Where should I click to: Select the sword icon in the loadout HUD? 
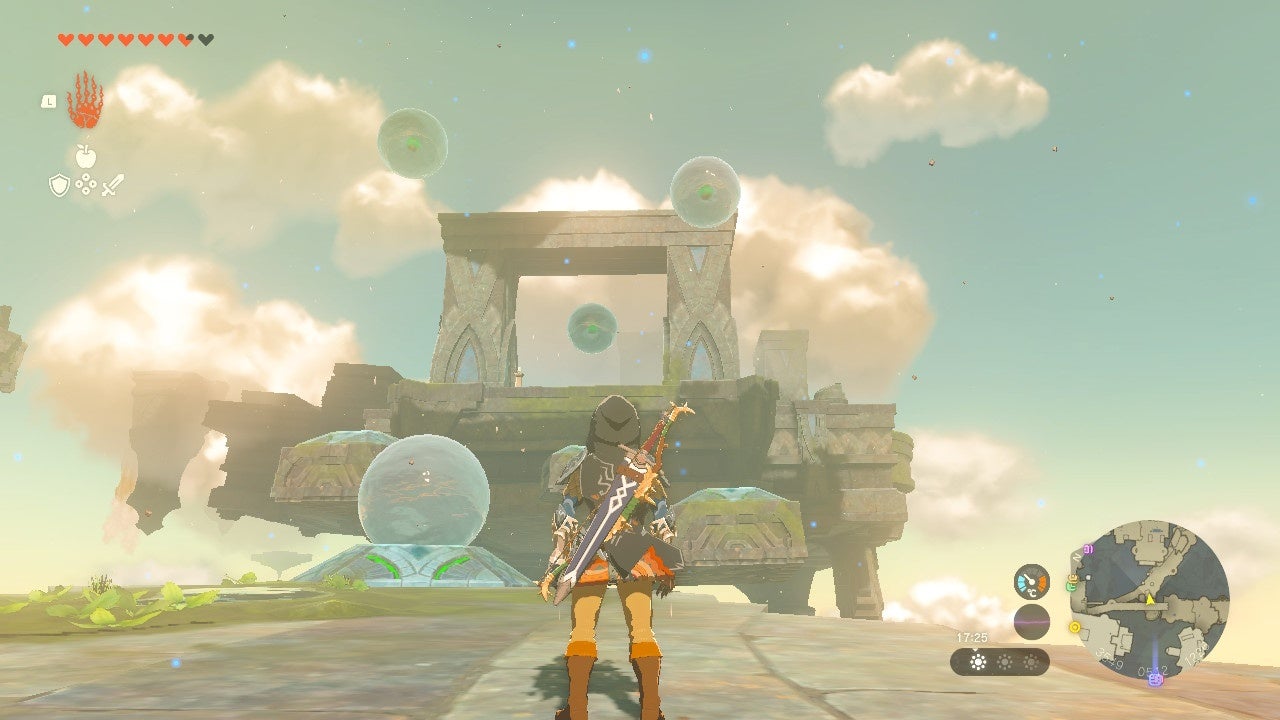tap(112, 184)
